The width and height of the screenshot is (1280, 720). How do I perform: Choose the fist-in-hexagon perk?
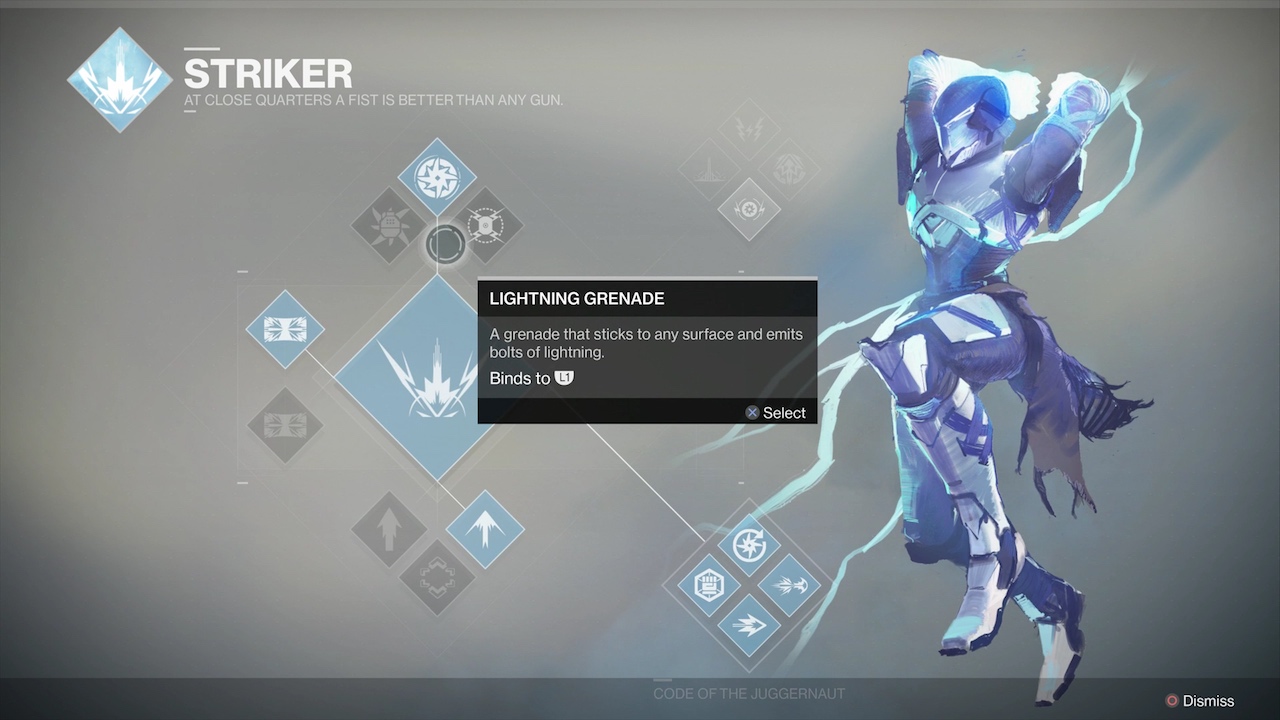[709, 585]
